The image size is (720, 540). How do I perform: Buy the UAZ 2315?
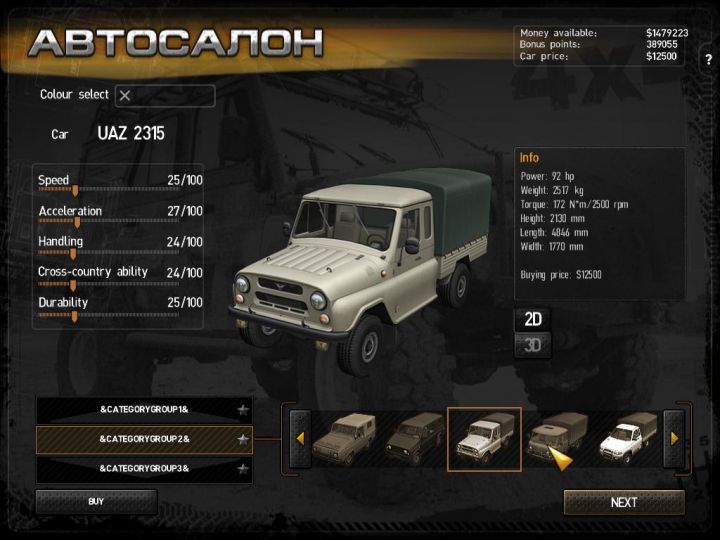tap(96, 501)
